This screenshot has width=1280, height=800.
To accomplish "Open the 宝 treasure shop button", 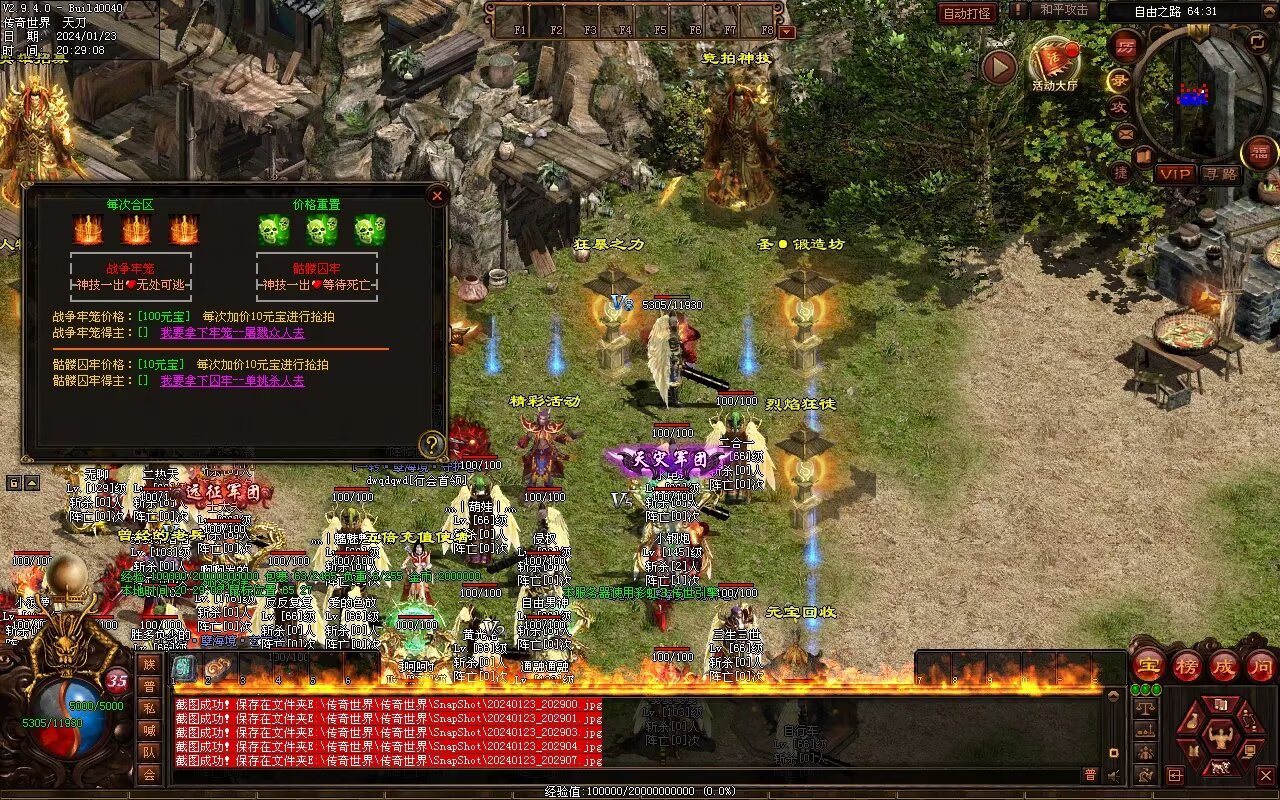I will 1149,665.
